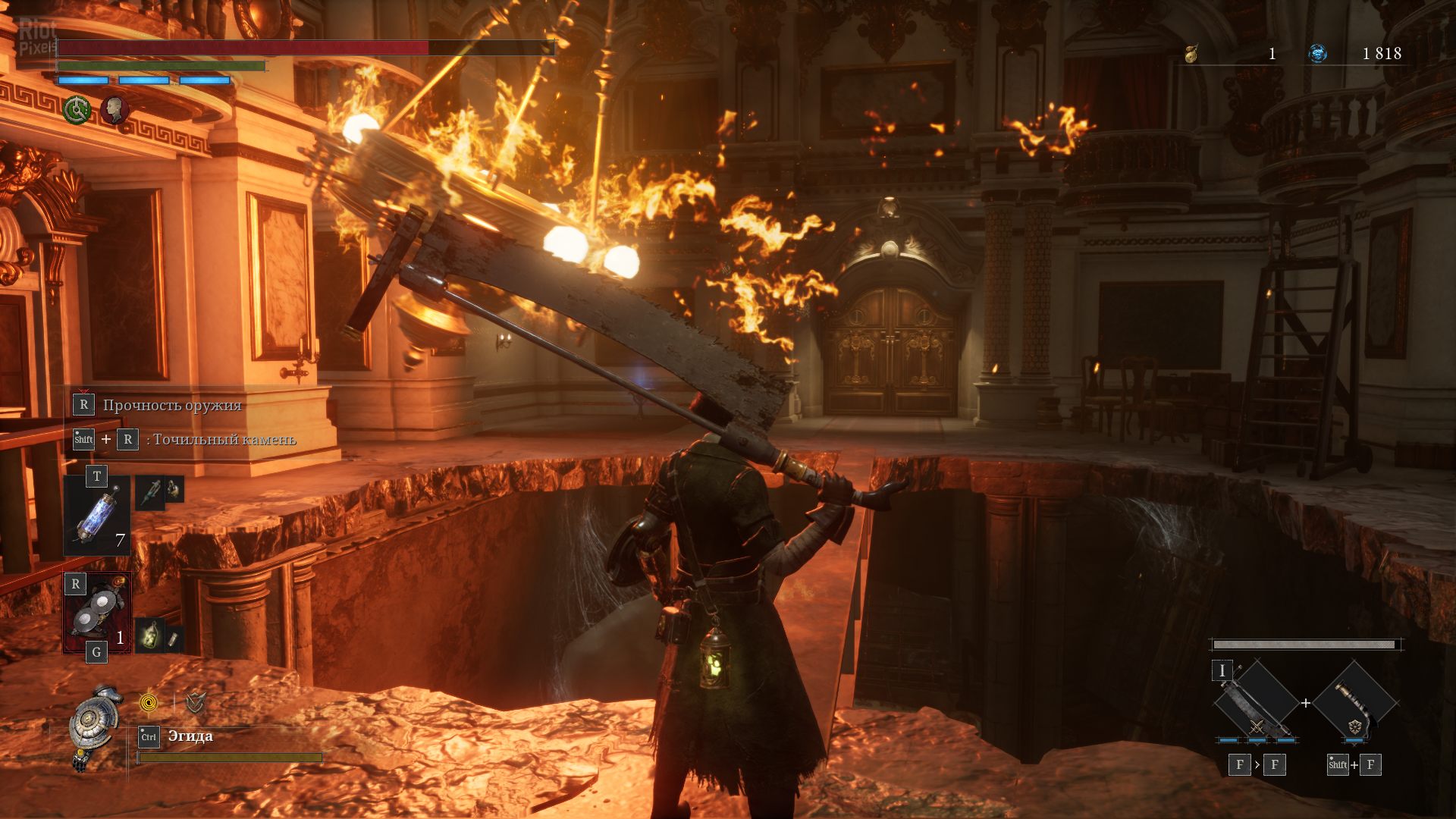Click the yellow spiral status icon
The image size is (1456, 819).
(x=149, y=703)
